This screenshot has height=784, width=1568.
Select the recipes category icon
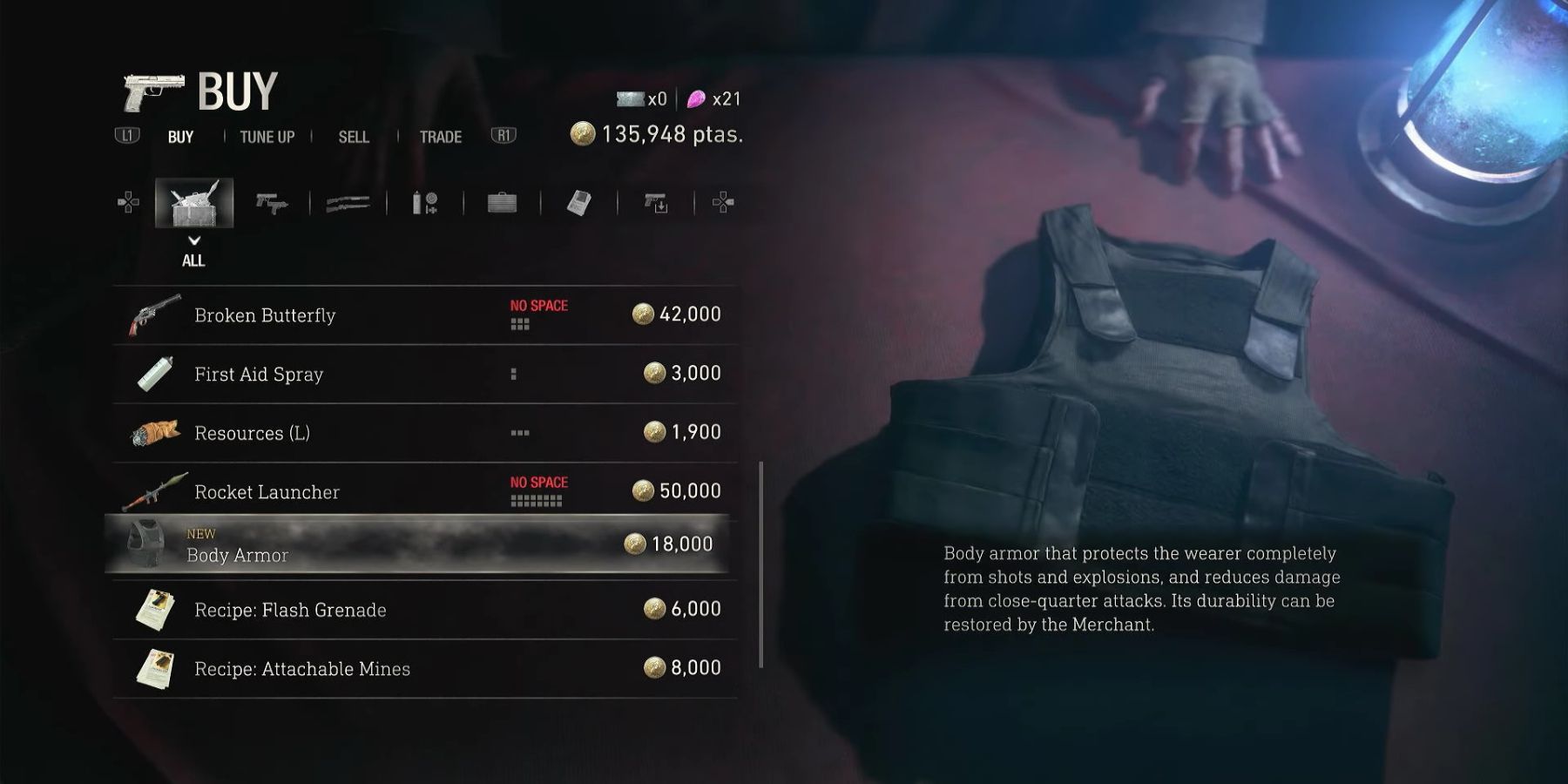[578, 202]
